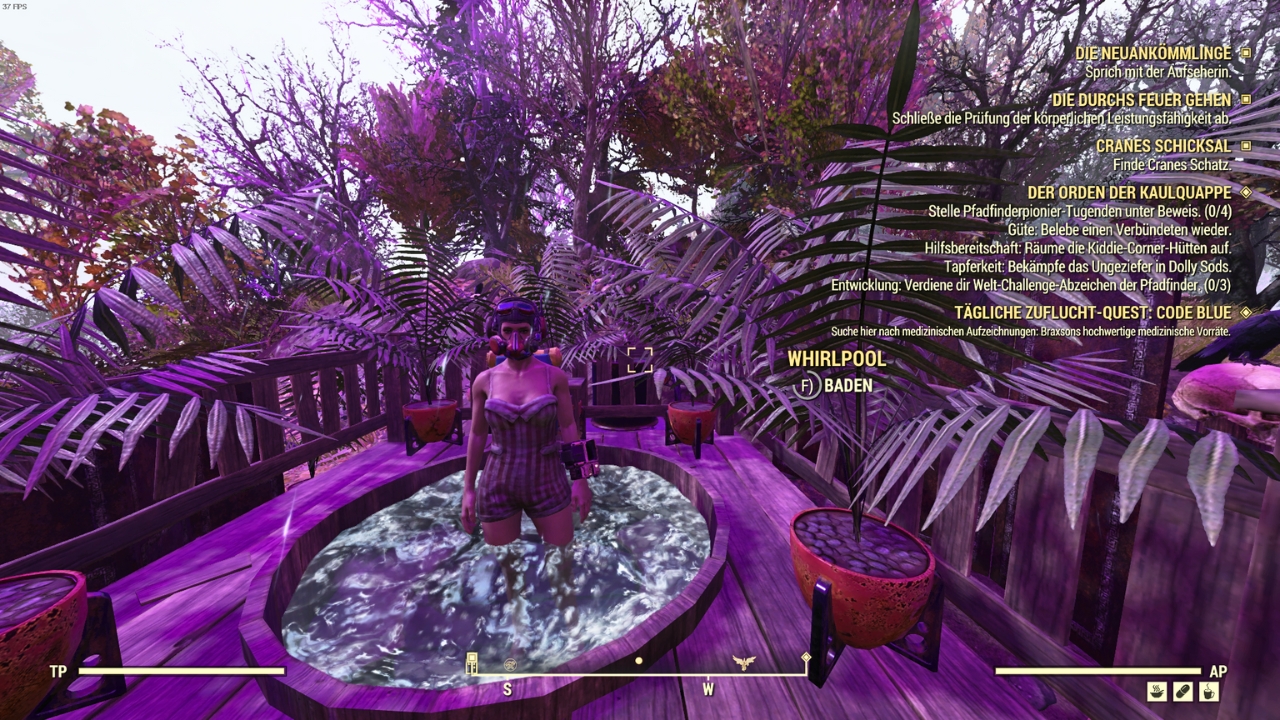Select the diamond quest marker on compass
The image size is (1280, 720).
(806, 658)
